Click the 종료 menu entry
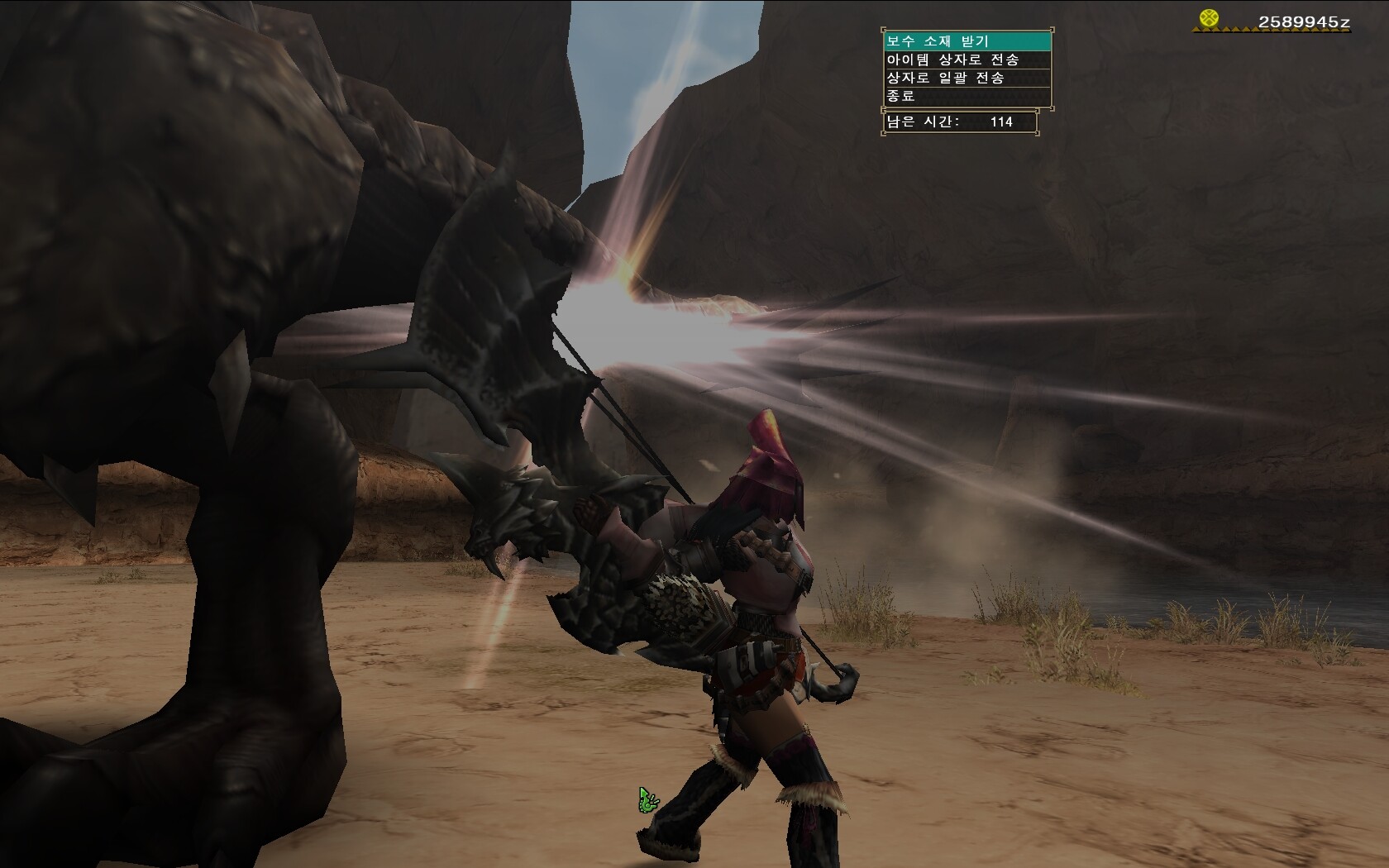The height and width of the screenshot is (868, 1389). coord(967,96)
